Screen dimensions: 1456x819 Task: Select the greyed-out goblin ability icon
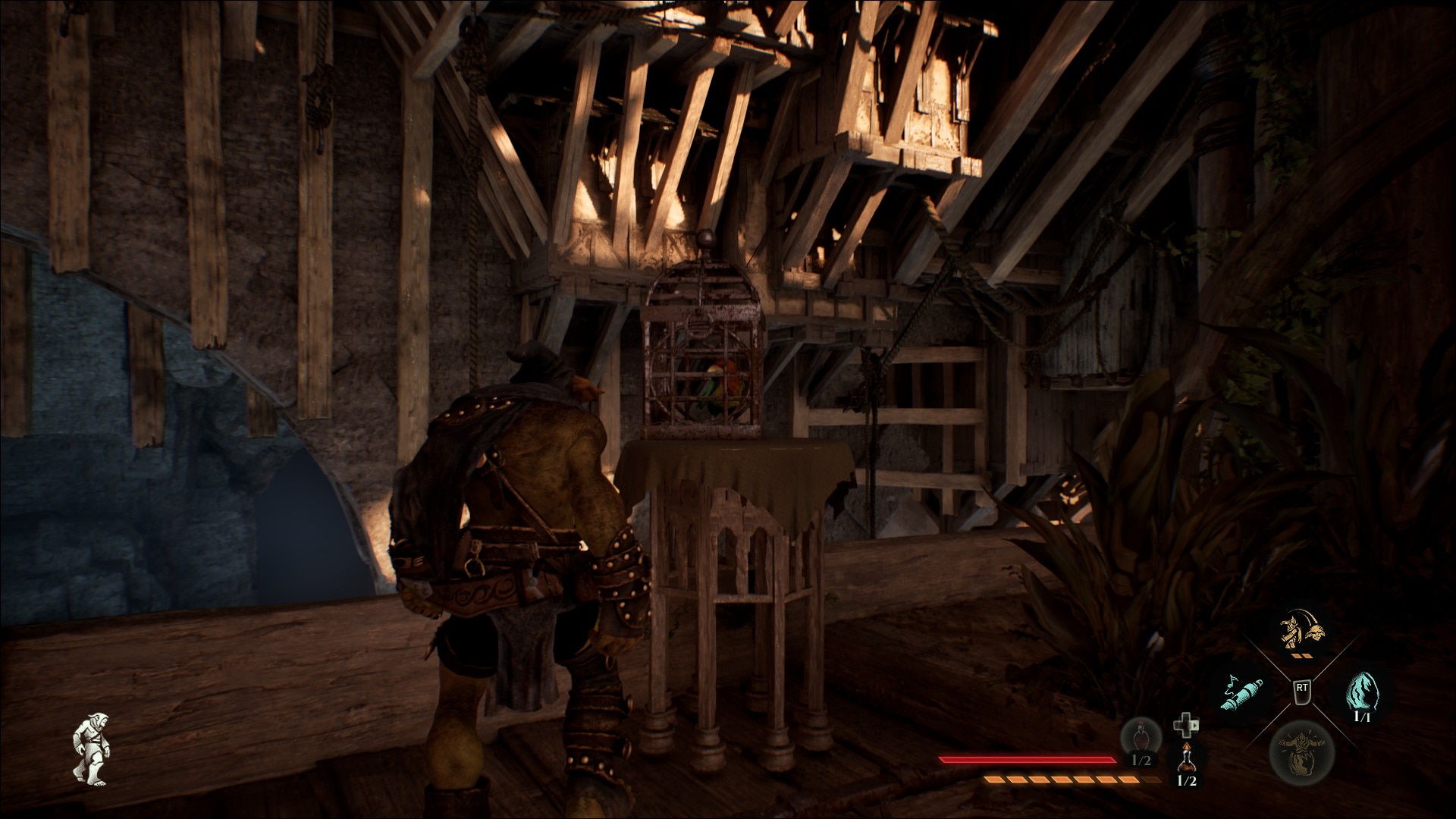(1301, 751)
